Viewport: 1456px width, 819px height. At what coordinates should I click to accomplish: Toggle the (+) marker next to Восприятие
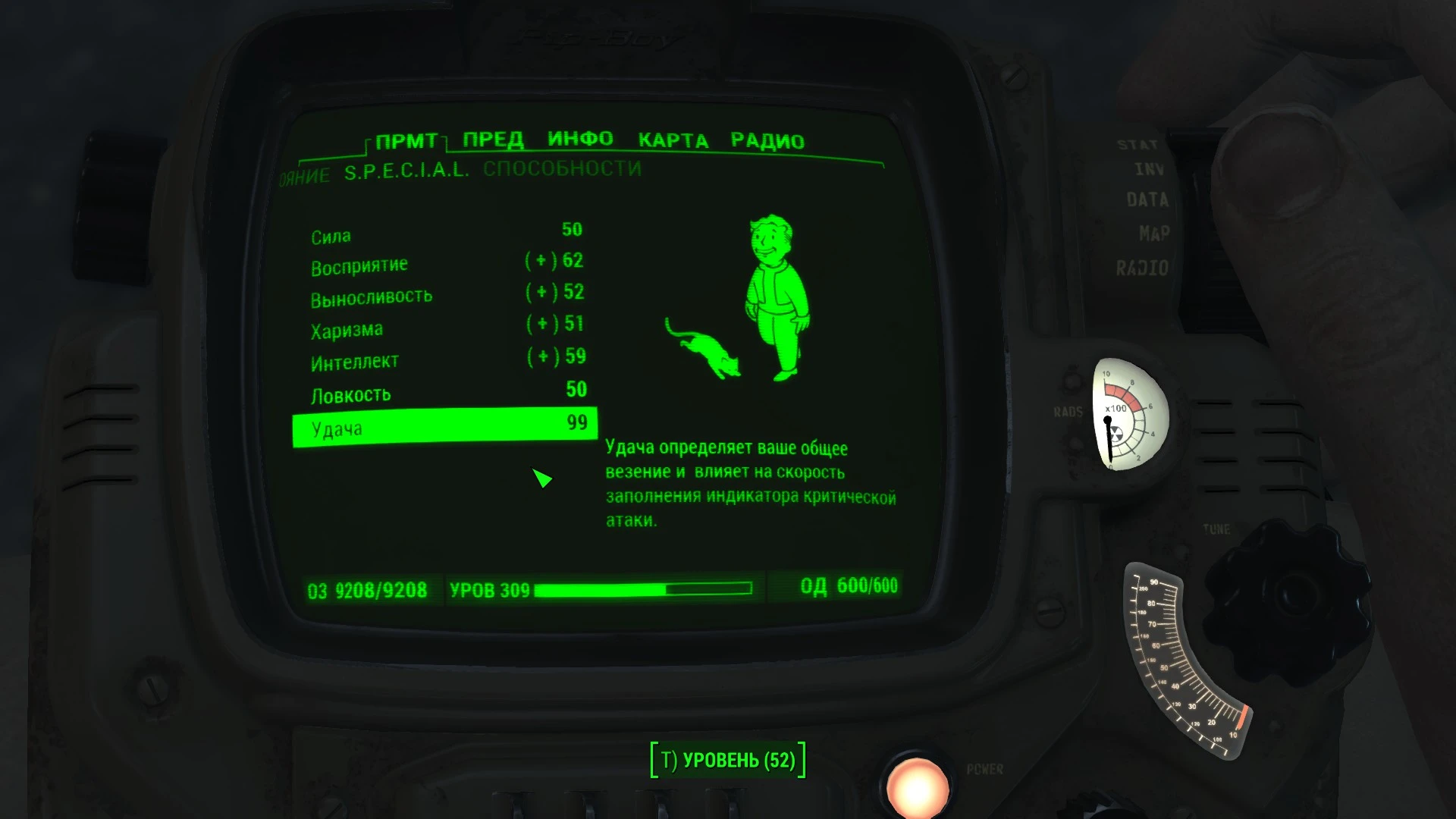540,262
